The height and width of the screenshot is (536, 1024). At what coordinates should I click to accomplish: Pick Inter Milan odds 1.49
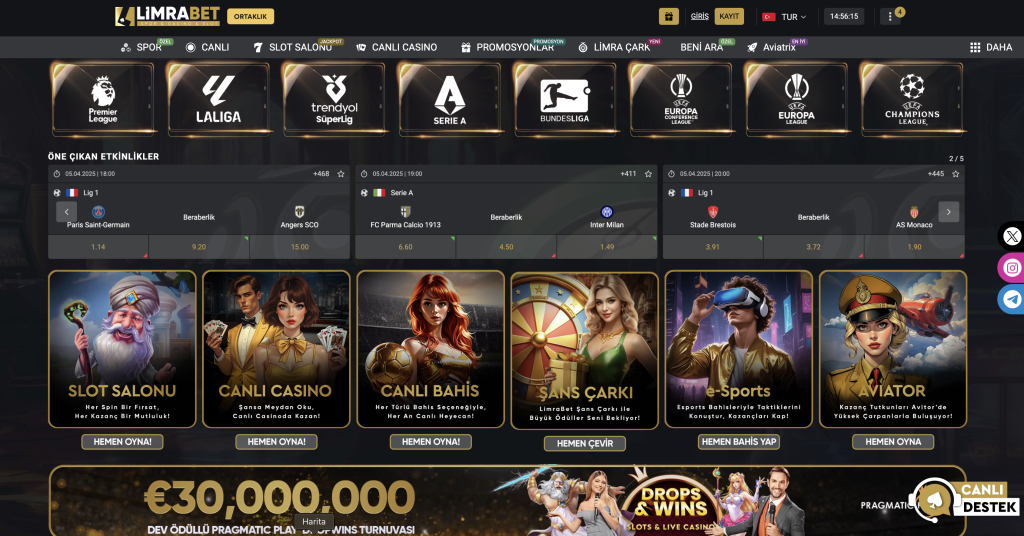pos(607,247)
